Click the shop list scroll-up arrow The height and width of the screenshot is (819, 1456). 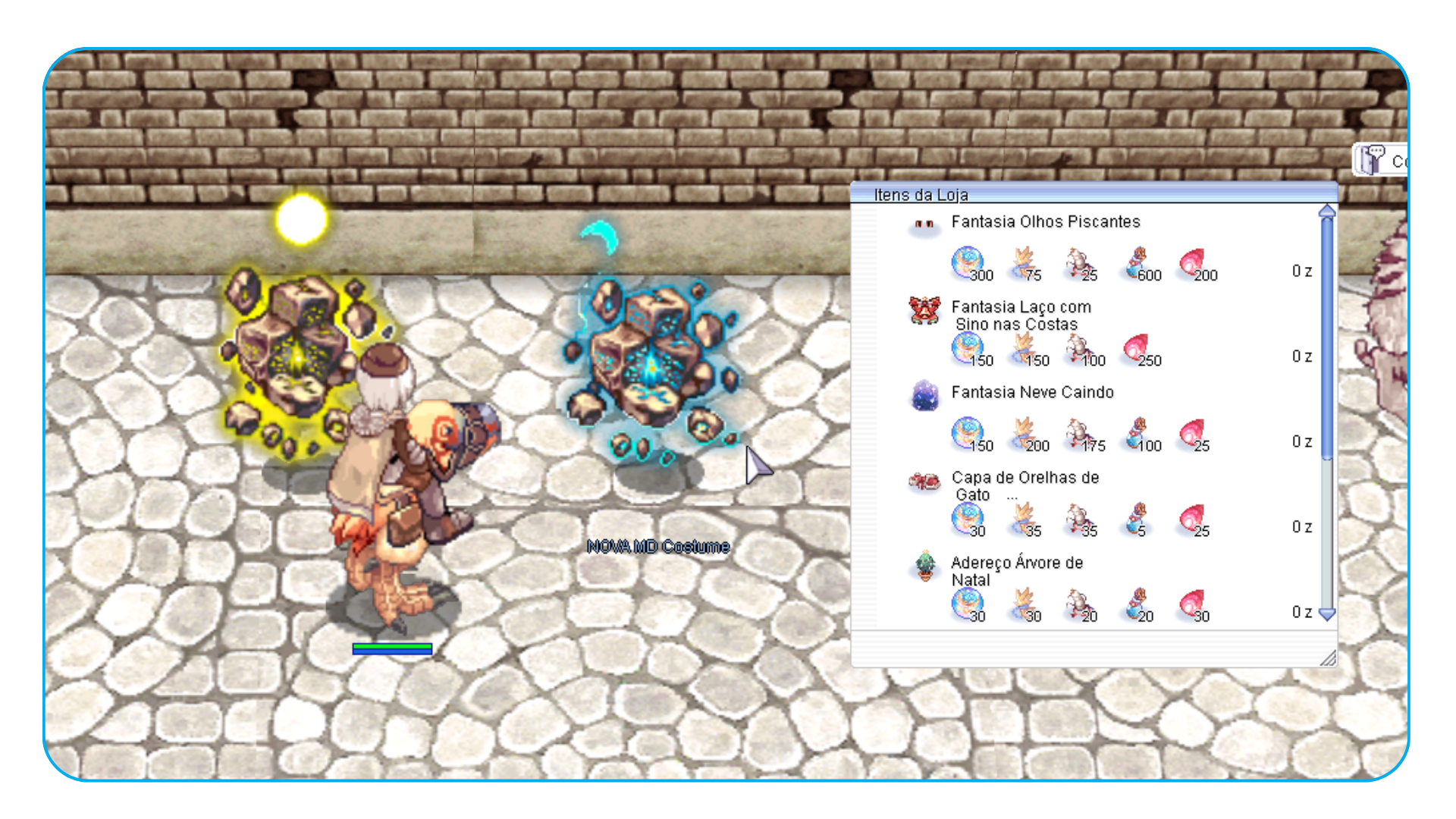(x=1326, y=212)
